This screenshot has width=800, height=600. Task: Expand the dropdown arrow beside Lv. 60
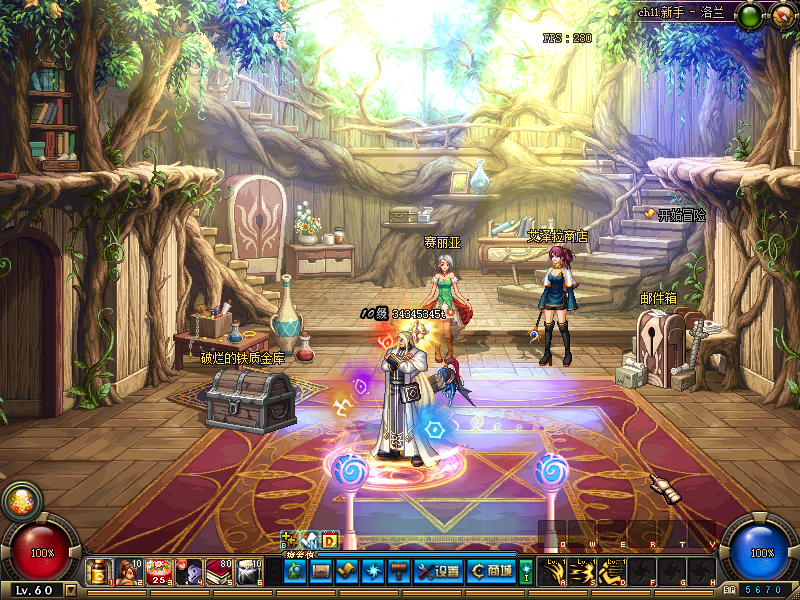click(70, 590)
